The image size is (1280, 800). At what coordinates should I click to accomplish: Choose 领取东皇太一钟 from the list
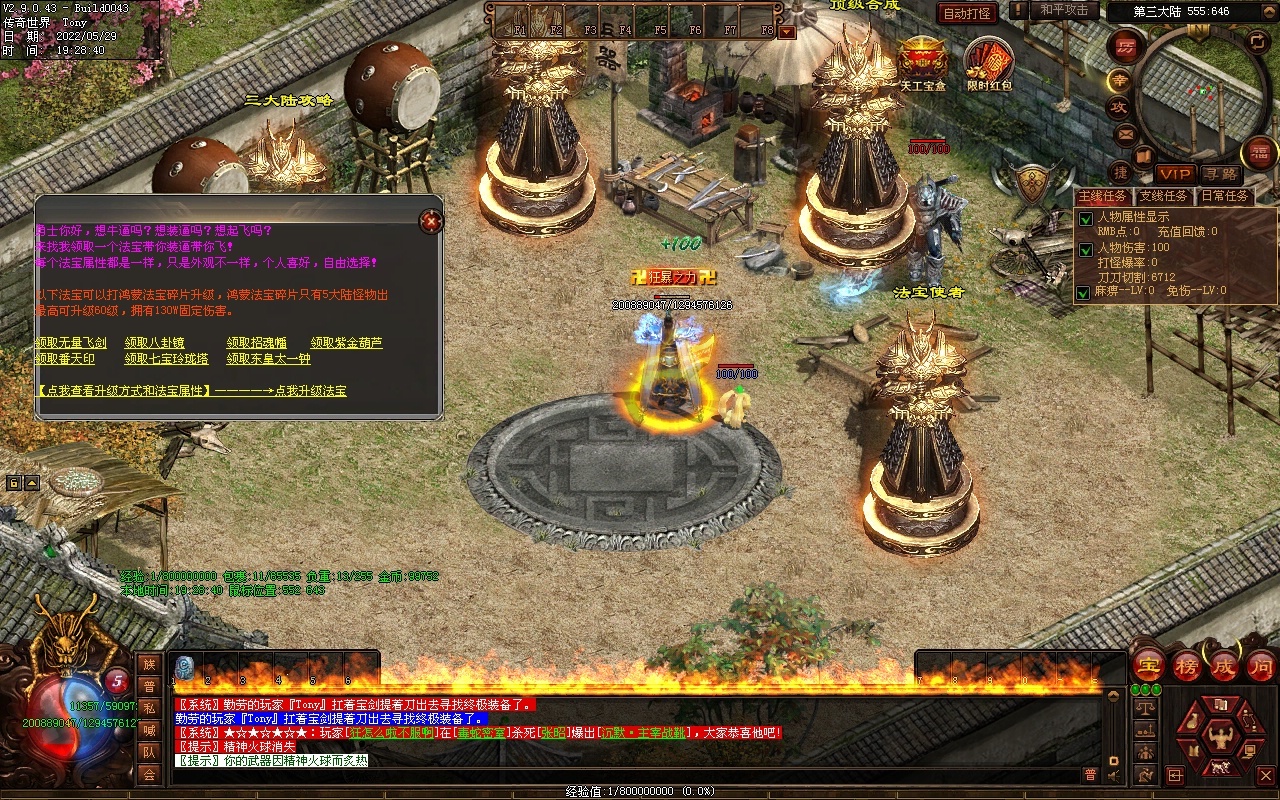pyautogui.click(x=268, y=358)
